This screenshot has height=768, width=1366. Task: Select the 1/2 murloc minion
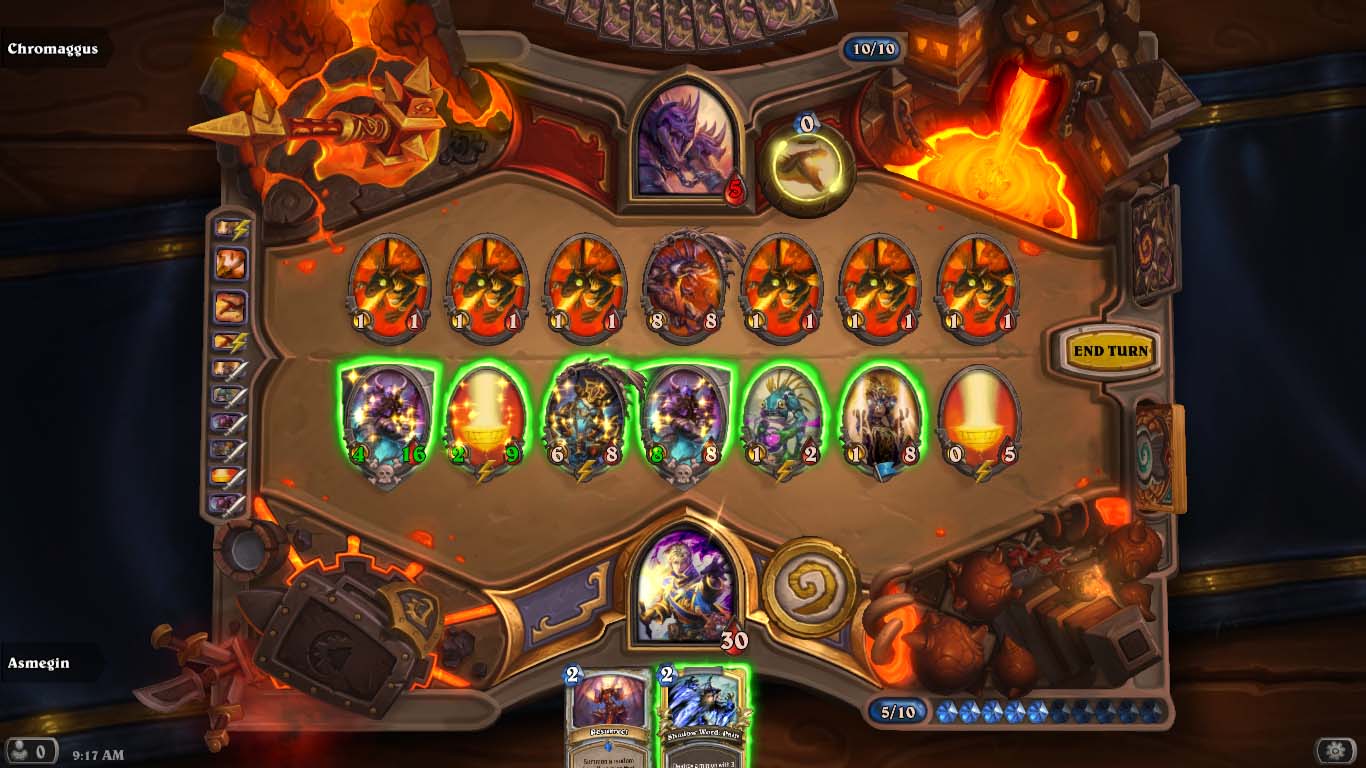click(x=783, y=420)
